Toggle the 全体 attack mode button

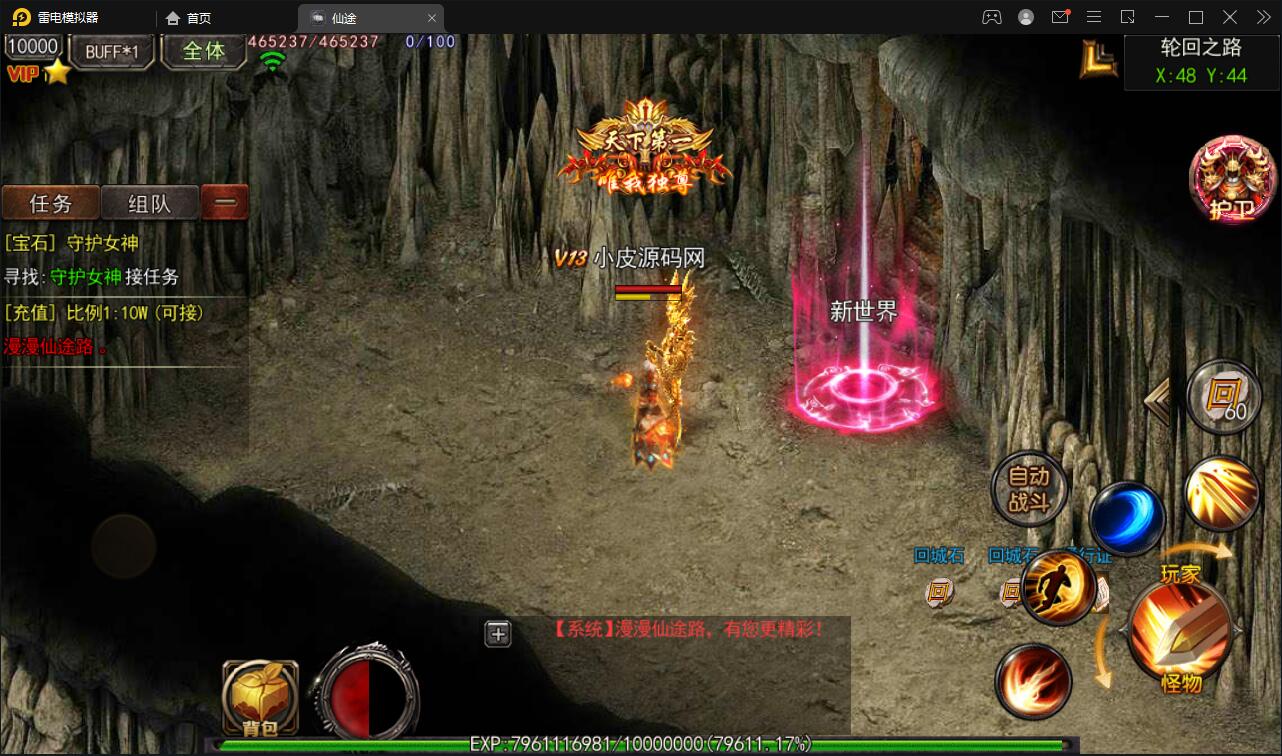coord(203,51)
